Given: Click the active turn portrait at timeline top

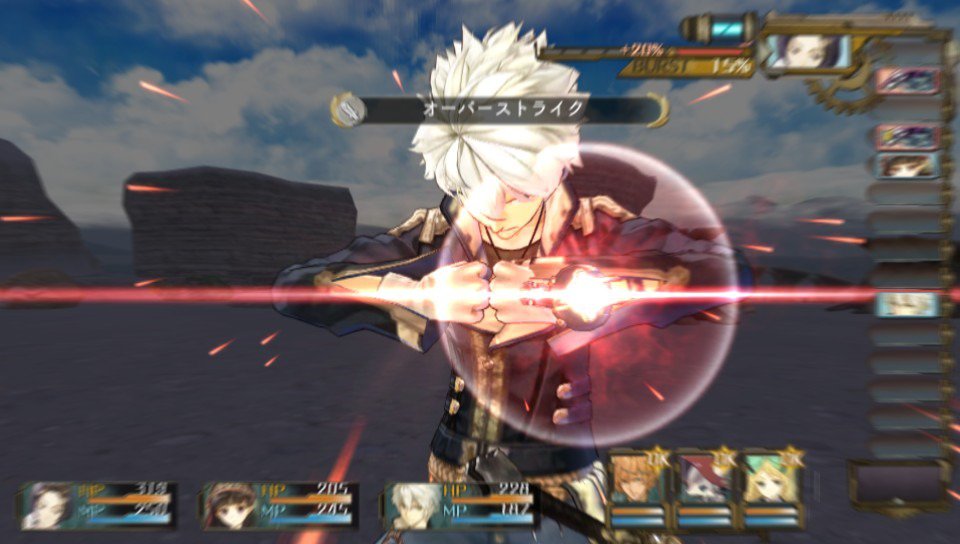Looking at the screenshot, I should pyautogui.click(x=805, y=50).
